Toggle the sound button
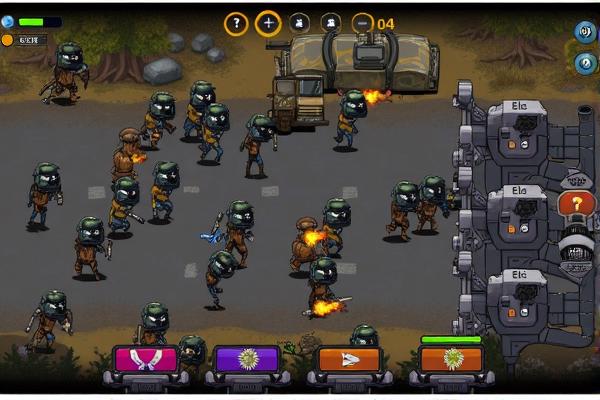Screen dimensions: 600x400 click(x=584, y=31)
